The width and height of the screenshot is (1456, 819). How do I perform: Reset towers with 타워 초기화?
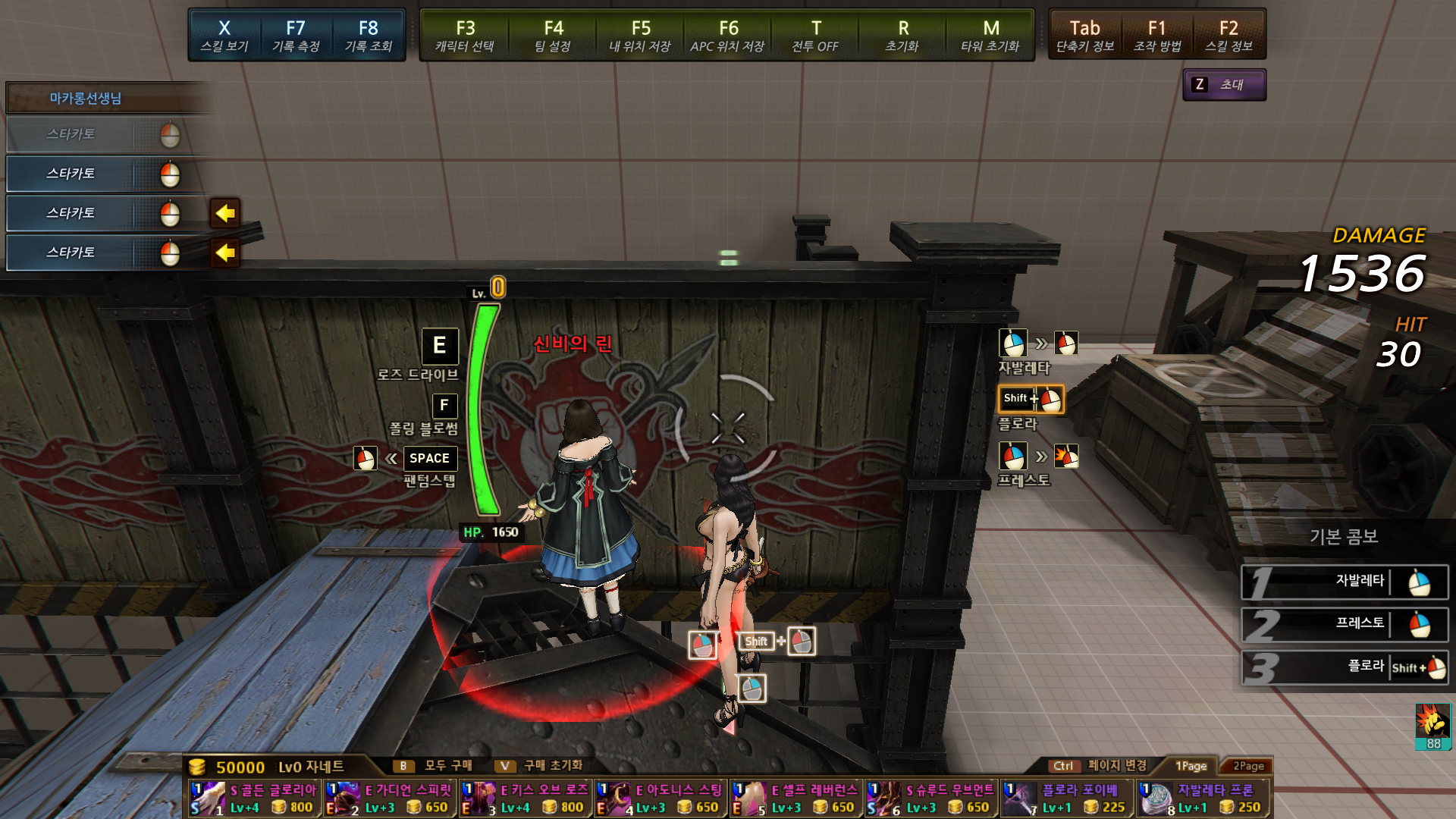tap(990, 36)
